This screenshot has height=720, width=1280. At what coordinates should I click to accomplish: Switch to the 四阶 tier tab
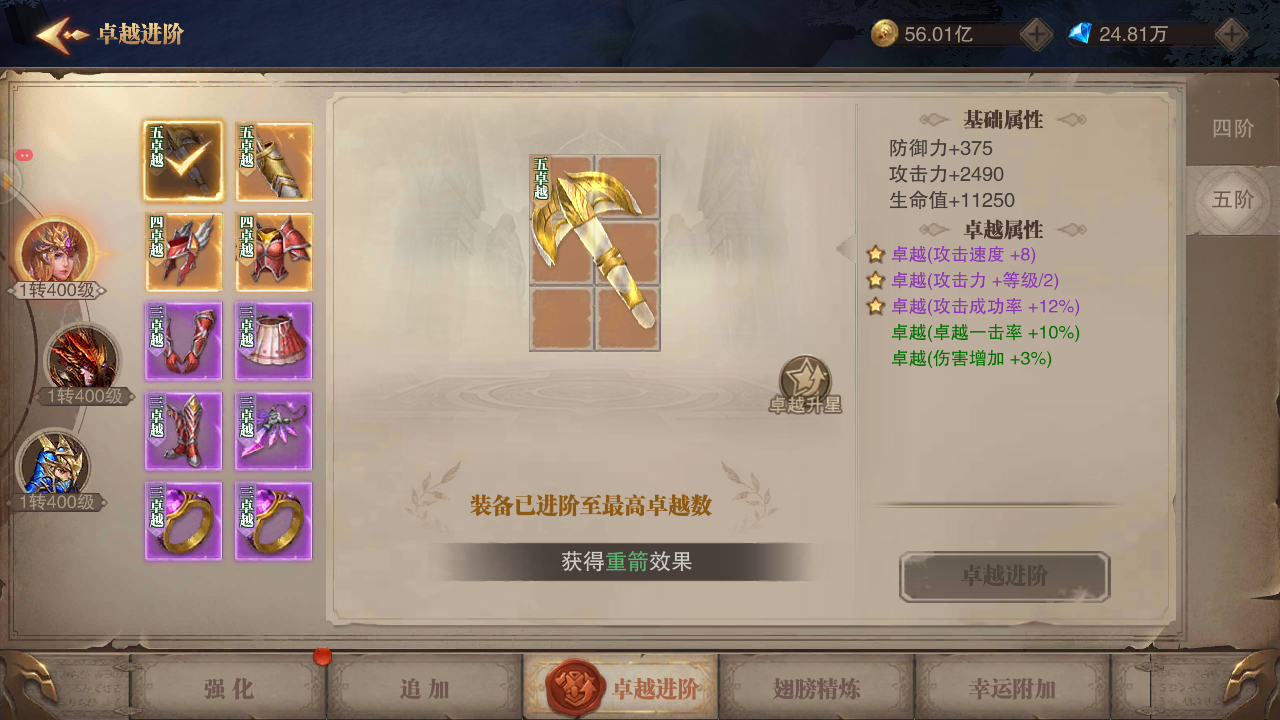pyautogui.click(x=1233, y=129)
